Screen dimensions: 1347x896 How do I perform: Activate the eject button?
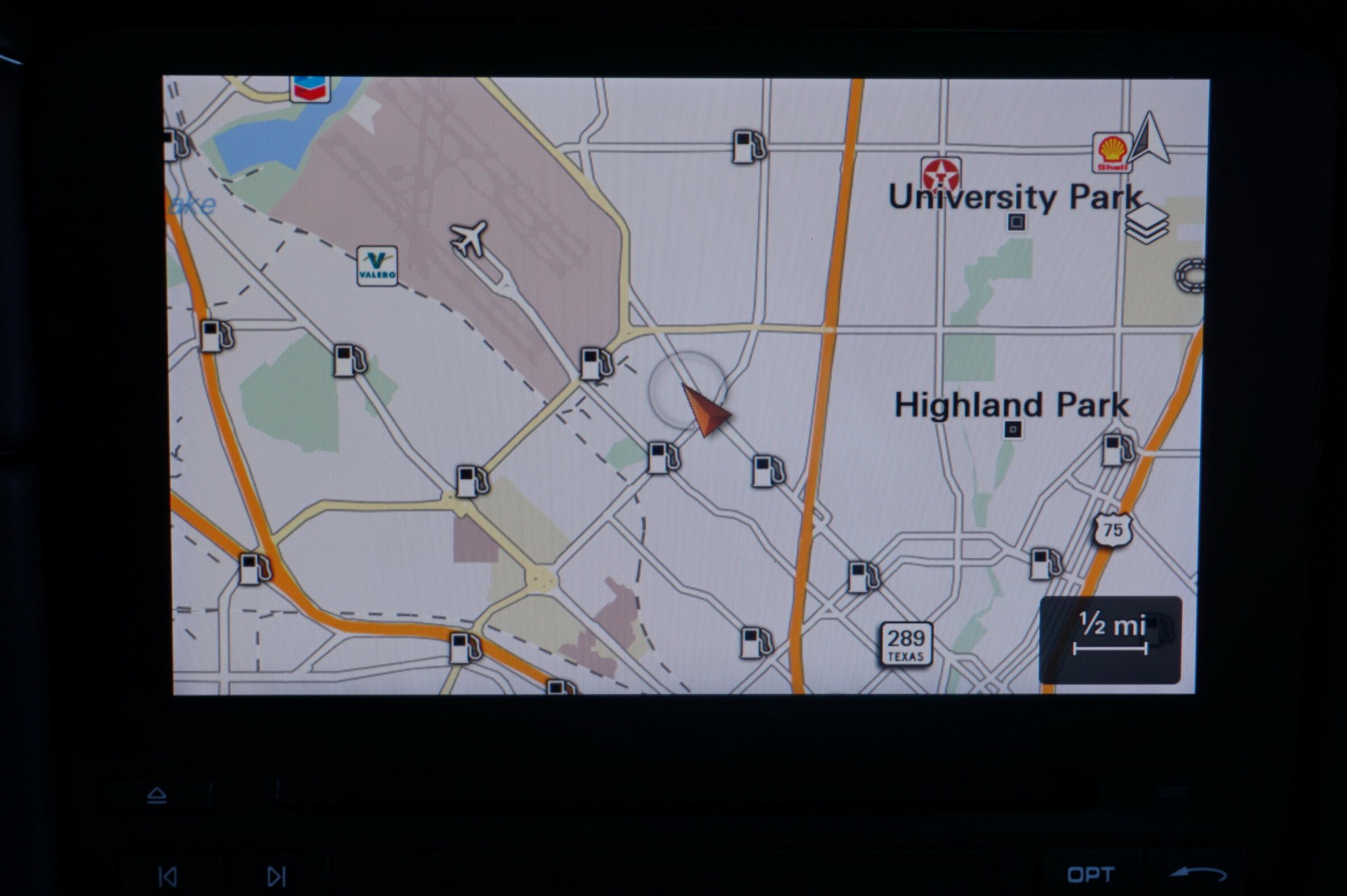pos(156,795)
